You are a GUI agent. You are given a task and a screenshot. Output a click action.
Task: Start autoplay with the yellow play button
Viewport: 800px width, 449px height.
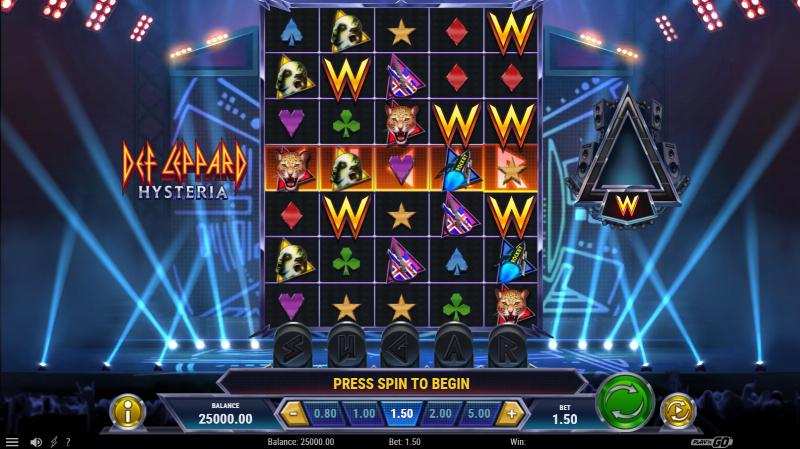(x=678, y=410)
